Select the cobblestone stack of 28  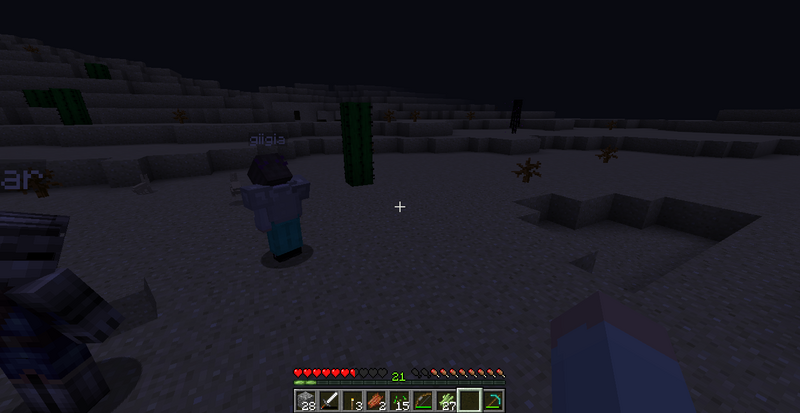coord(304,401)
